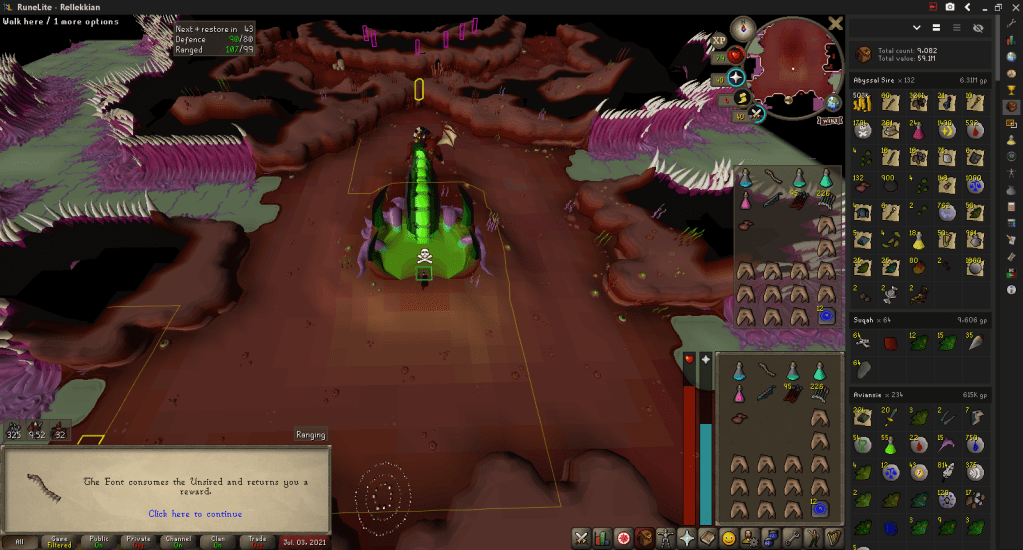Image resolution: width=1023 pixels, height=550 pixels.
Task: Select the Game Filtered chat tab
Action: pyautogui.click(x=59, y=541)
